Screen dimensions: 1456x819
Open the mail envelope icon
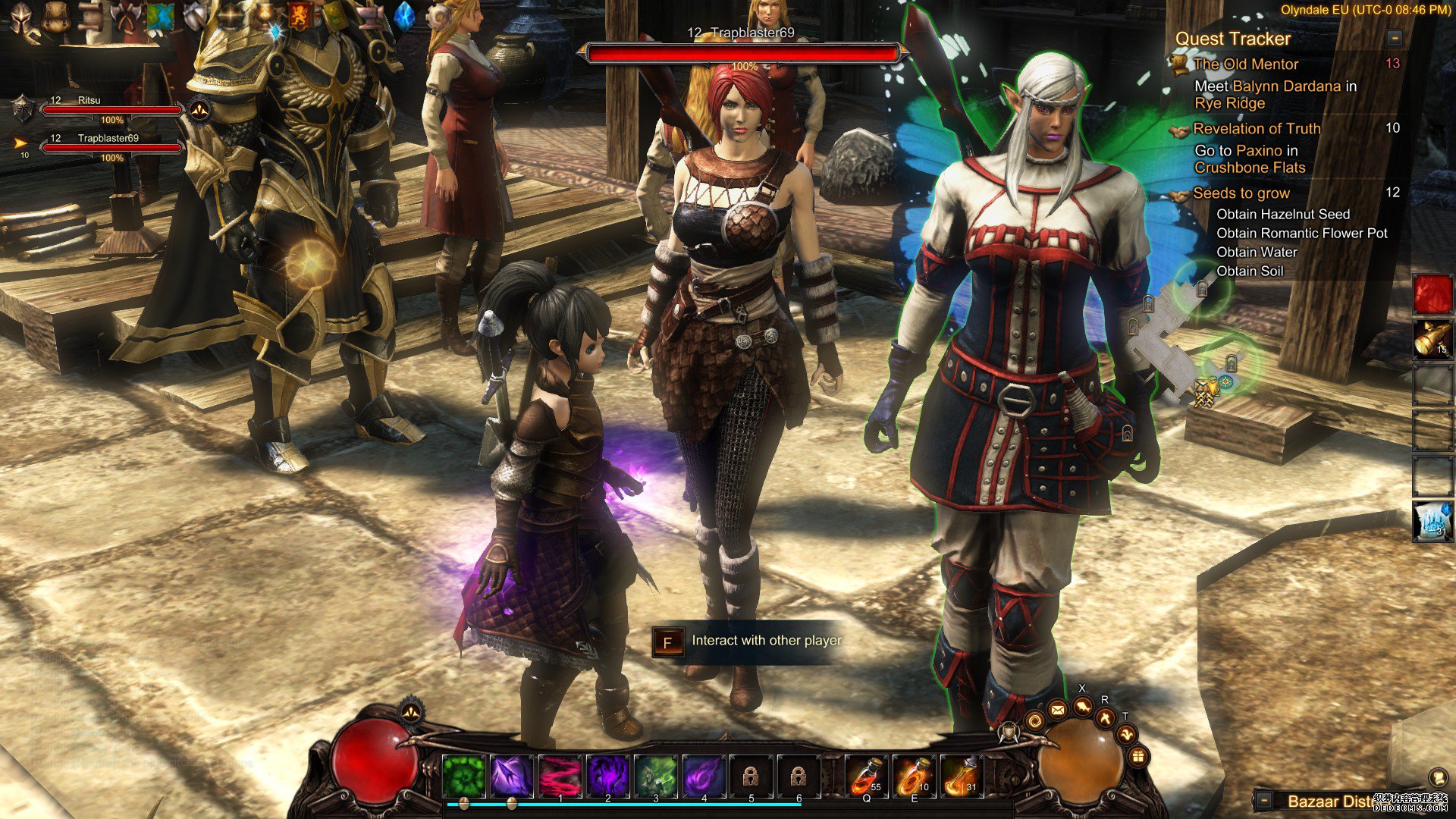(1058, 711)
